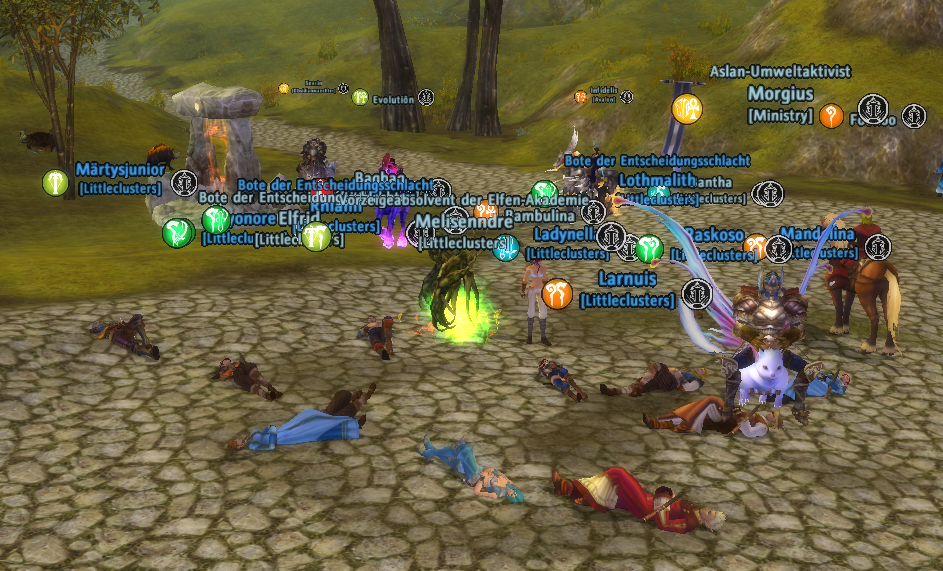Click the Raskoso player nameplate
The height and width of the screenshot is (571, 943).
[x=714, y=234]
